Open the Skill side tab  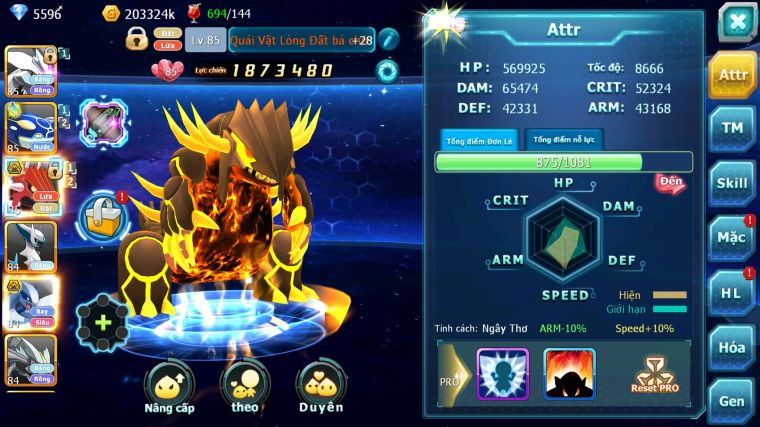coord(733,183)
